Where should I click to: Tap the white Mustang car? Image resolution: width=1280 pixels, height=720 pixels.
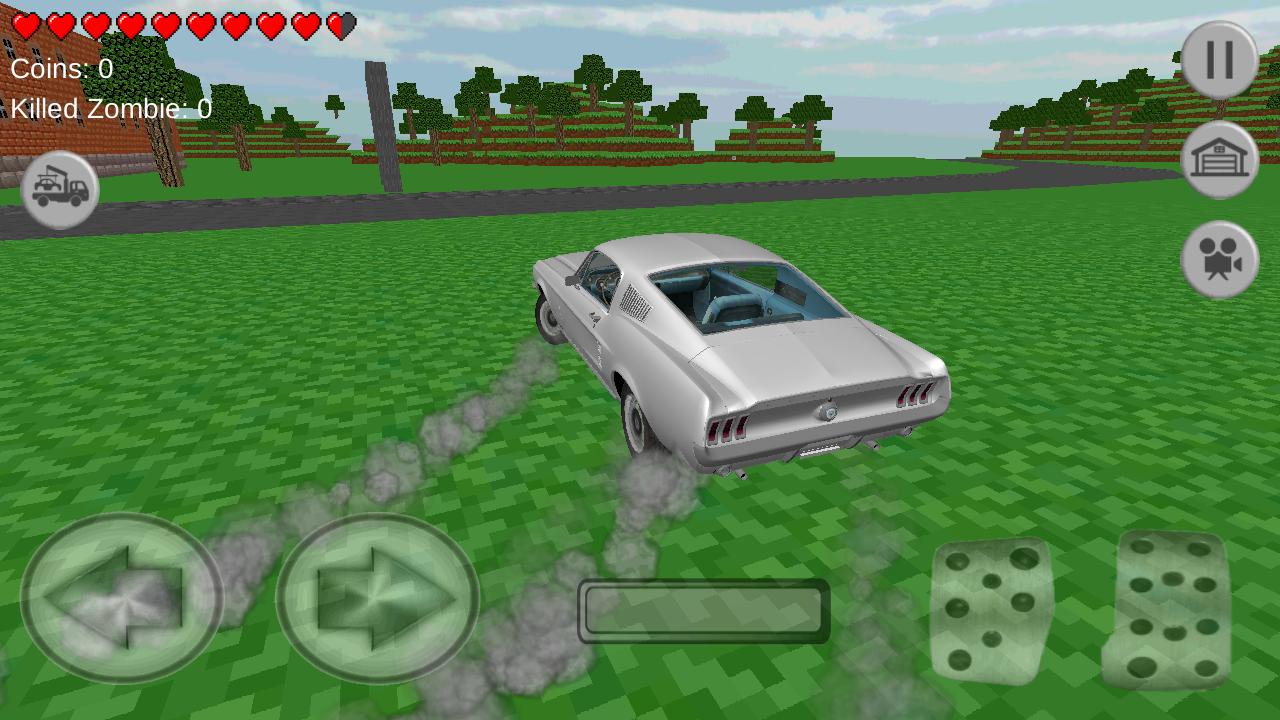point(740,350)
